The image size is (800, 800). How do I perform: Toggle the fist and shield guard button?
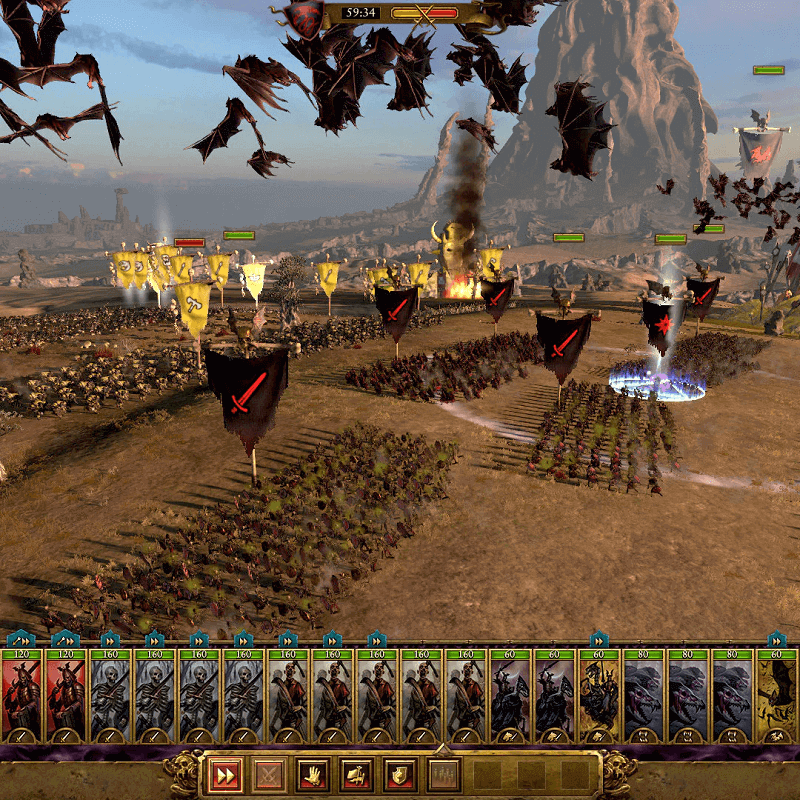(x=399, y=774)
